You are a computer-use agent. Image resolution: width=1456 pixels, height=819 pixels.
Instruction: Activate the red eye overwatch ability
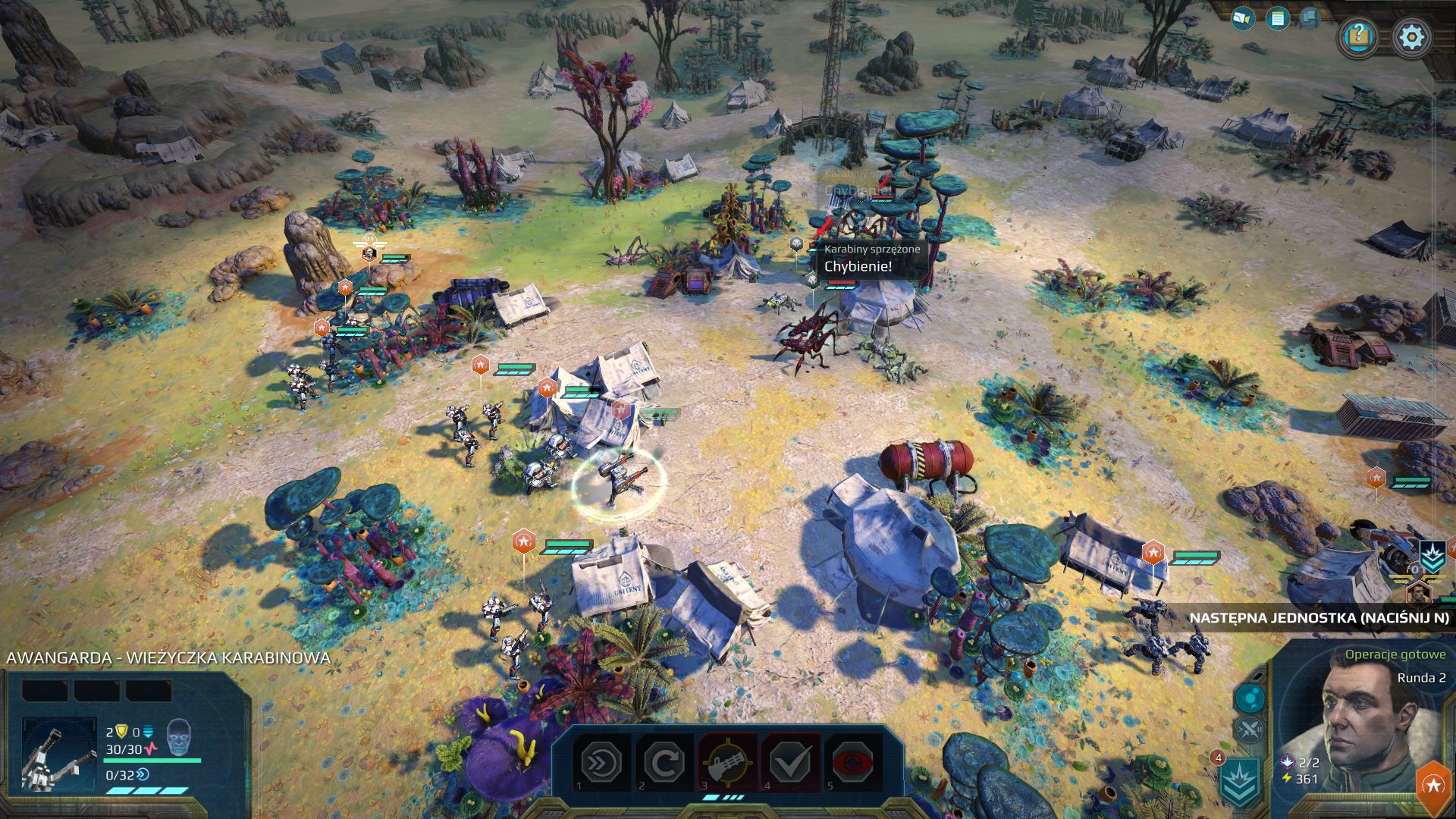853,763
